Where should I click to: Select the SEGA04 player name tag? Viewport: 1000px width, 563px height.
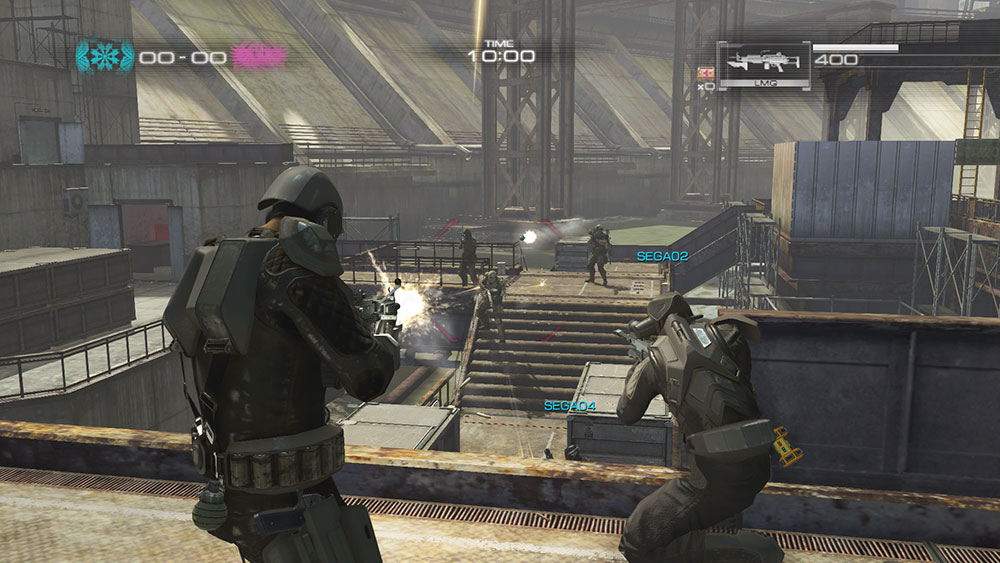click(569, 405)
